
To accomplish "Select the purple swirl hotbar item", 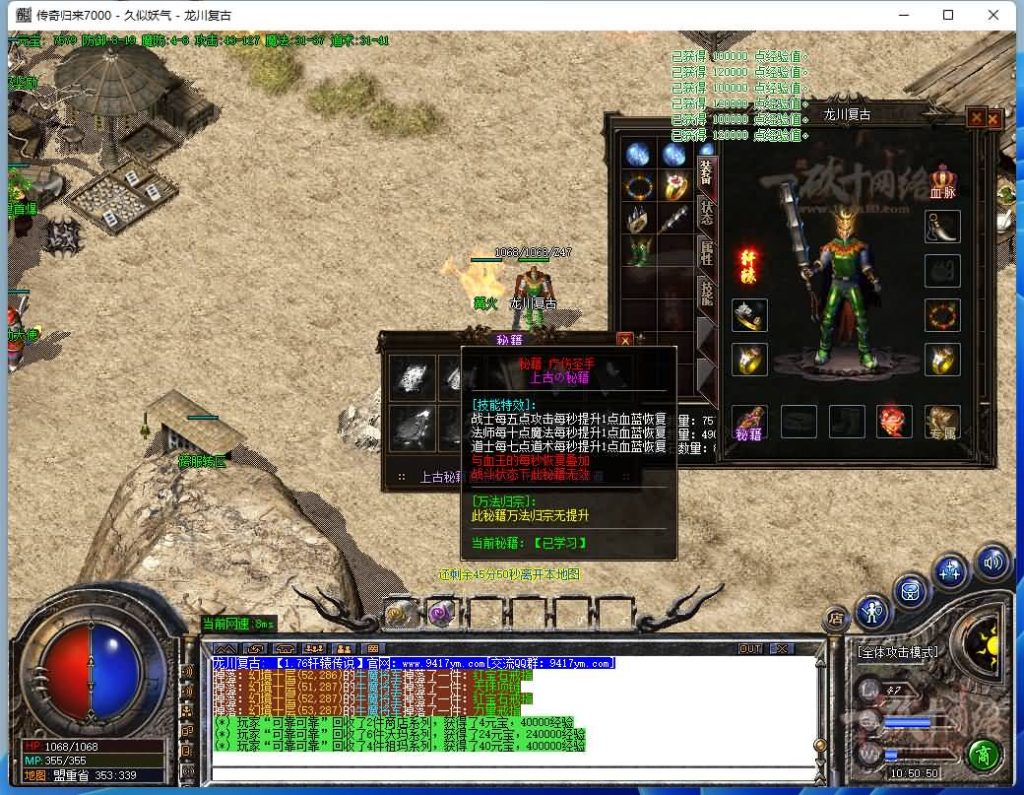I will tap(441, 613).
